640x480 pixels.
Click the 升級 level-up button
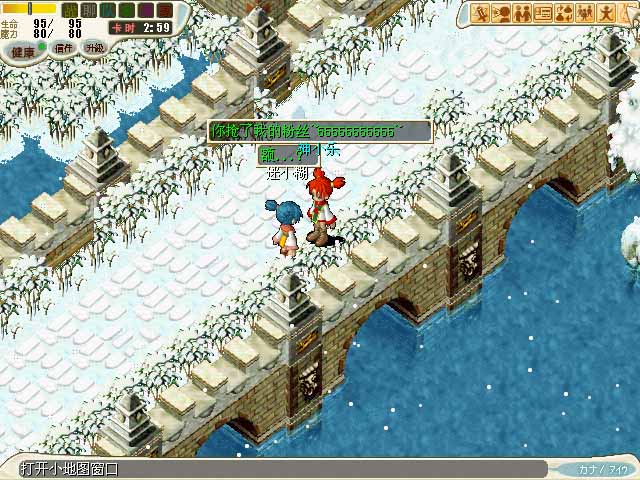click(x=94, y=48)
